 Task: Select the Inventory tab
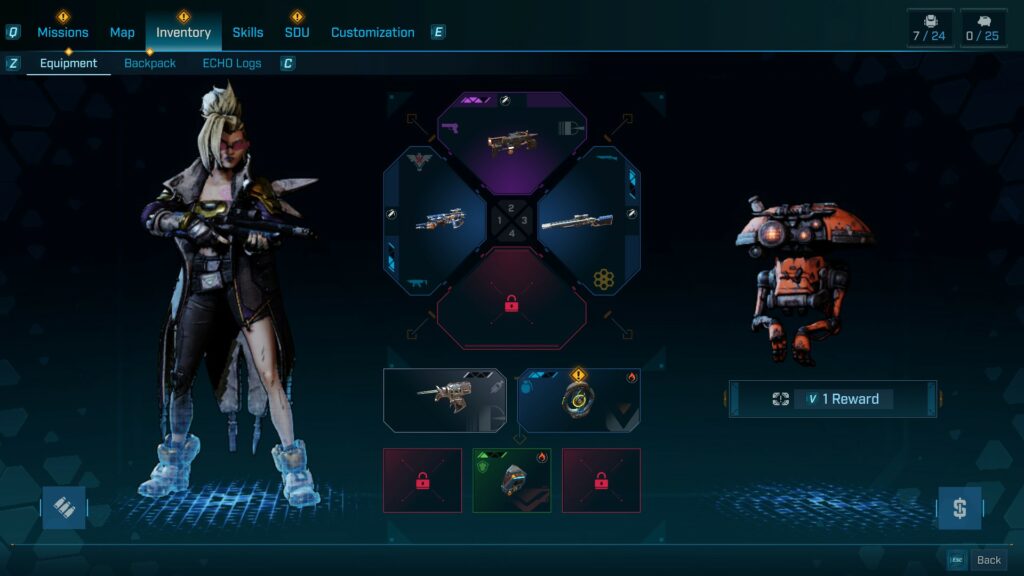click(x=183, y=32)
